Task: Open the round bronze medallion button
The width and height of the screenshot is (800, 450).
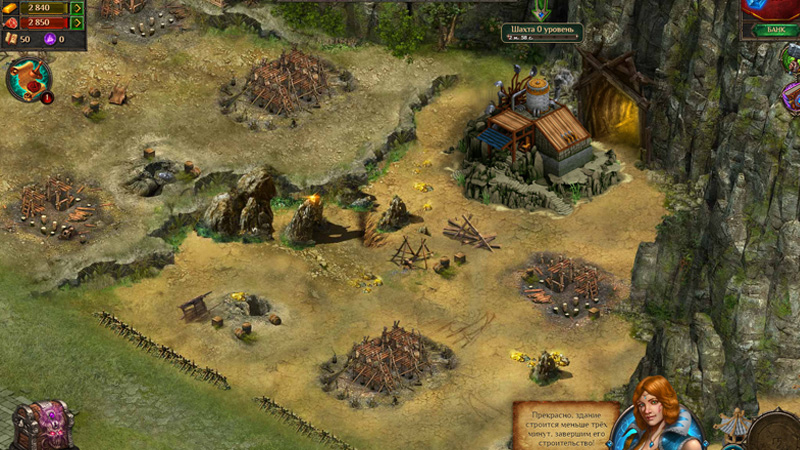Action: coord(776,432)
